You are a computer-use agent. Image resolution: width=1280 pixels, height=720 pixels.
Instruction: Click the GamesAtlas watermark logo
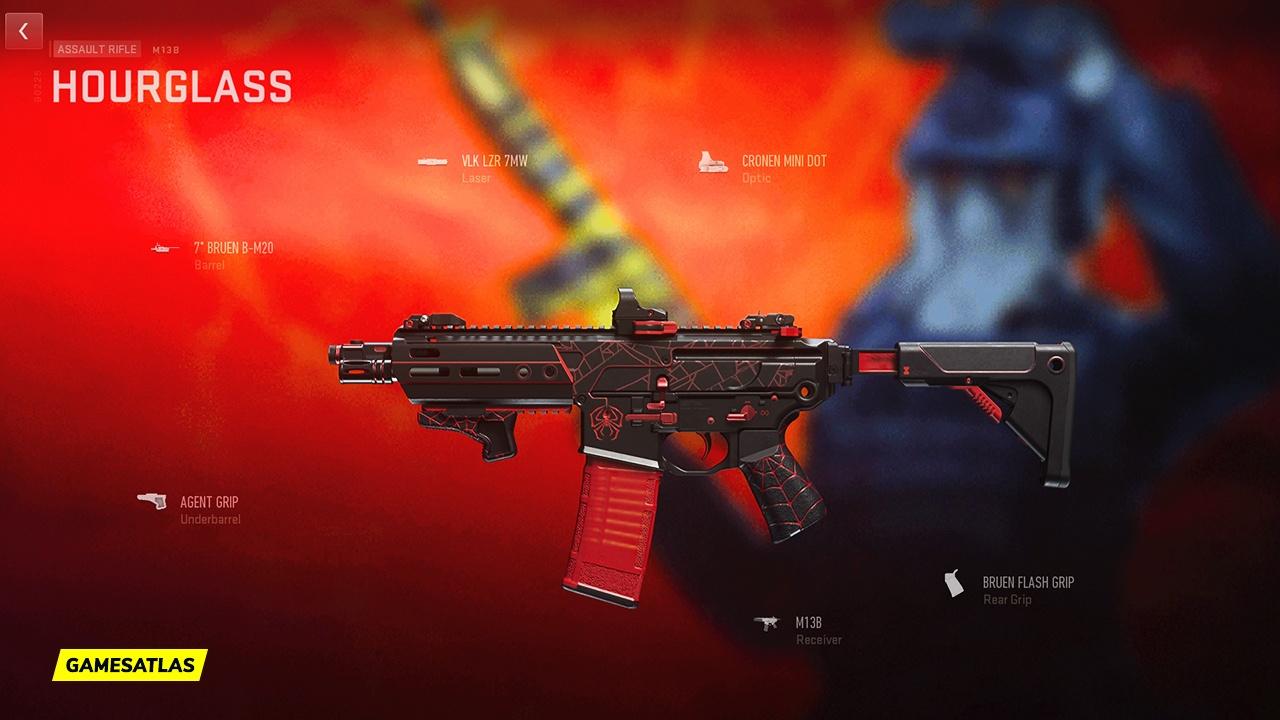130,664
